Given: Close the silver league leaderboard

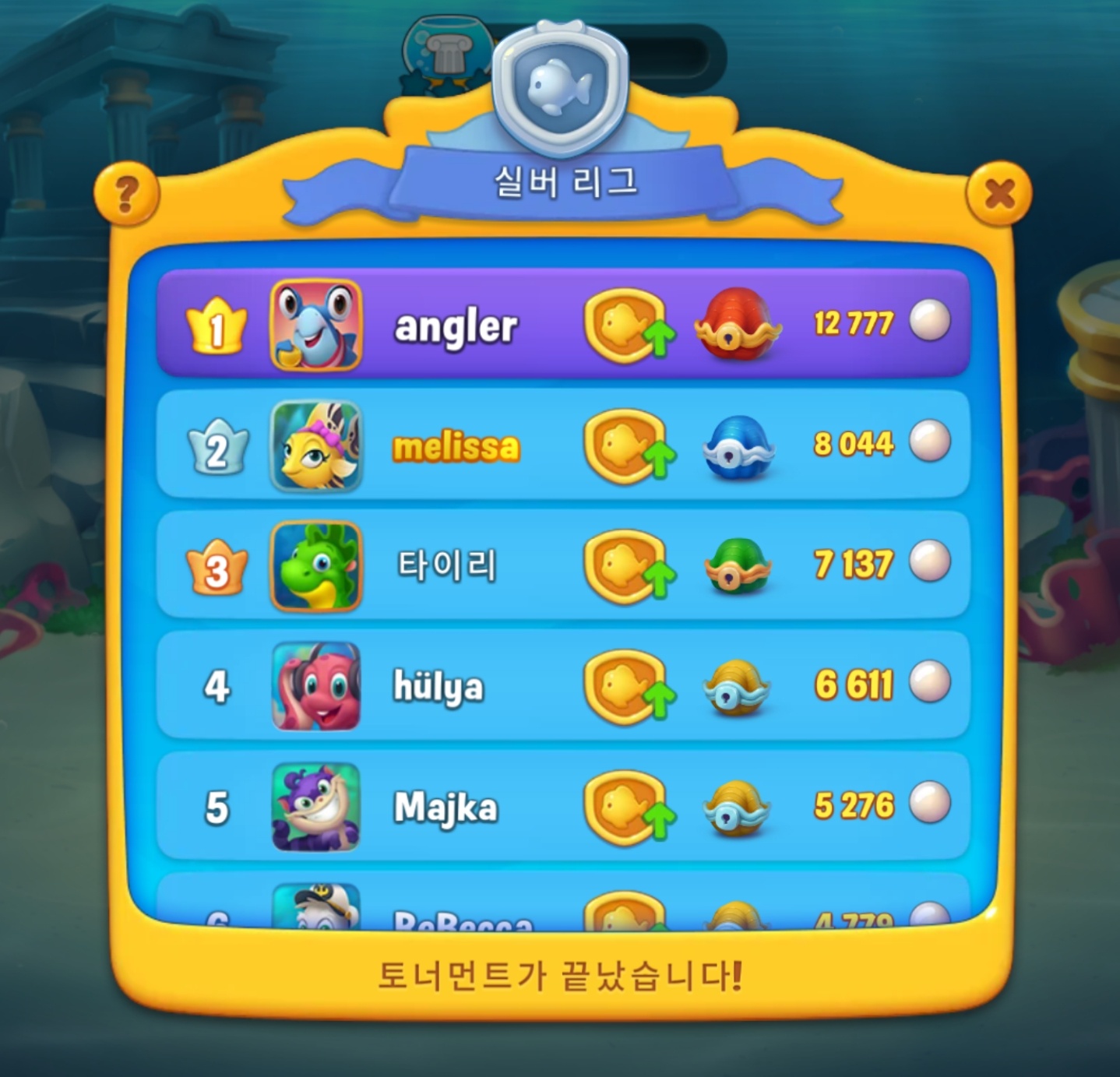Looking at the screenshot, I should coord(998,193).
